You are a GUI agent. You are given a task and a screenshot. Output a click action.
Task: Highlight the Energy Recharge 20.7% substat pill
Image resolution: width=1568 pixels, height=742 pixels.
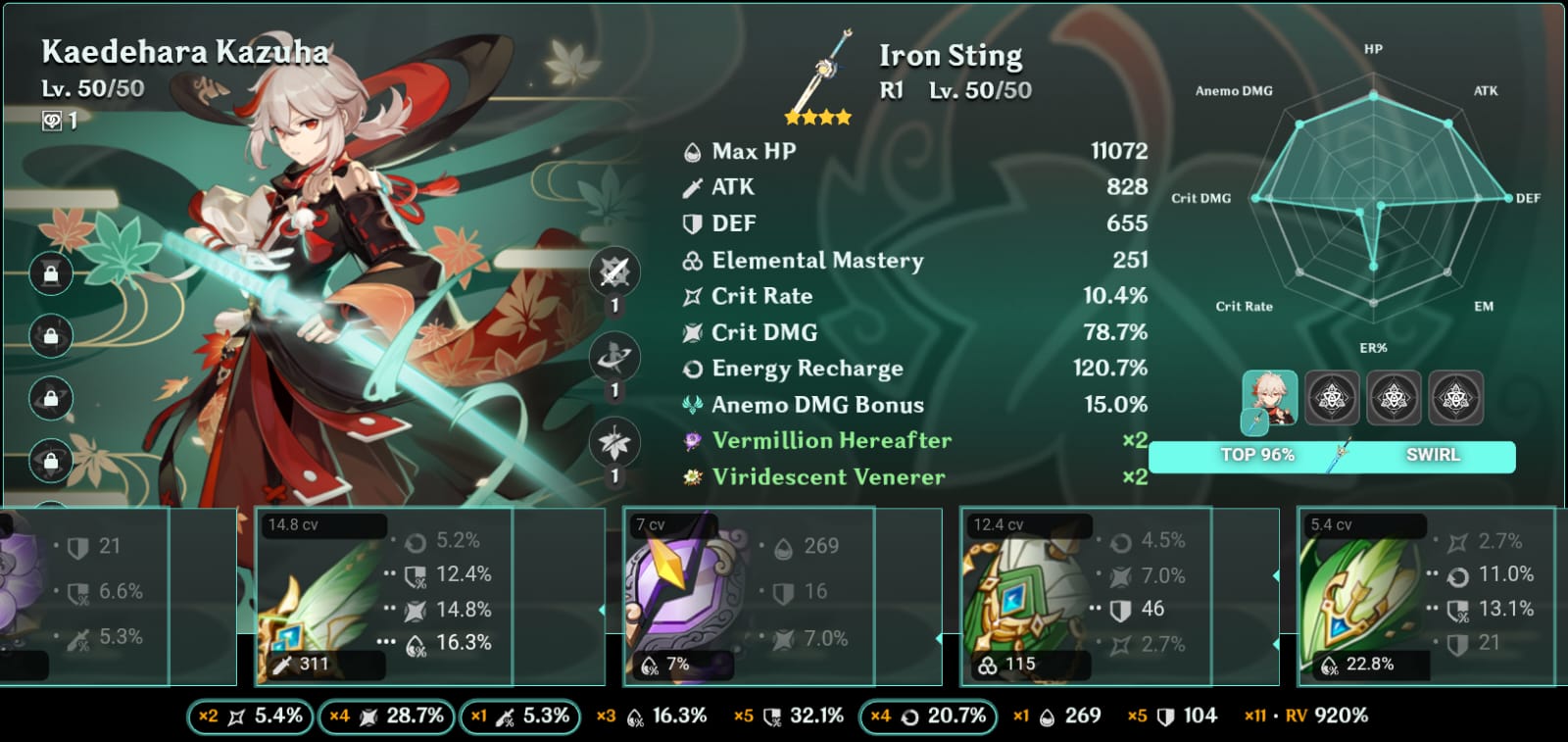[x=927, y=717]
